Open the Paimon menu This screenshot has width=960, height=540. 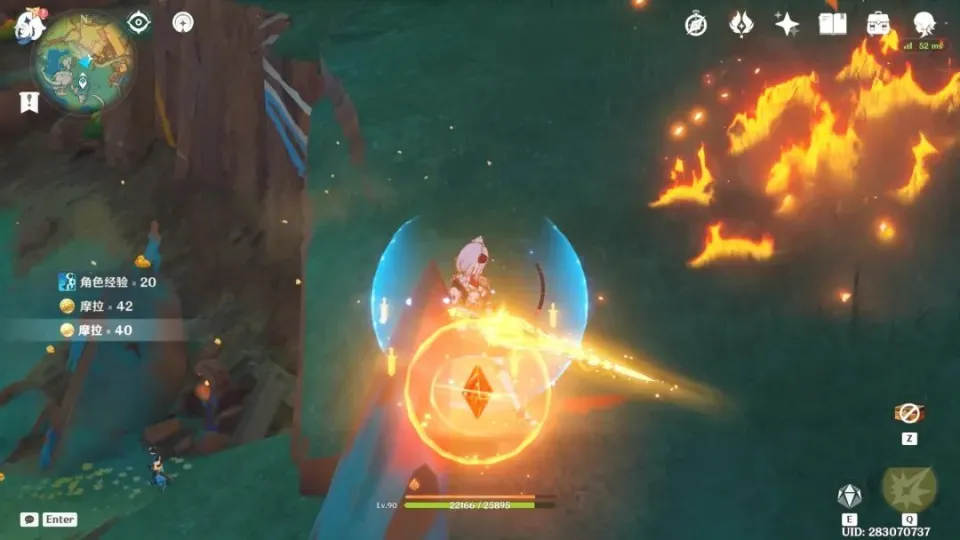pos(26,24)
